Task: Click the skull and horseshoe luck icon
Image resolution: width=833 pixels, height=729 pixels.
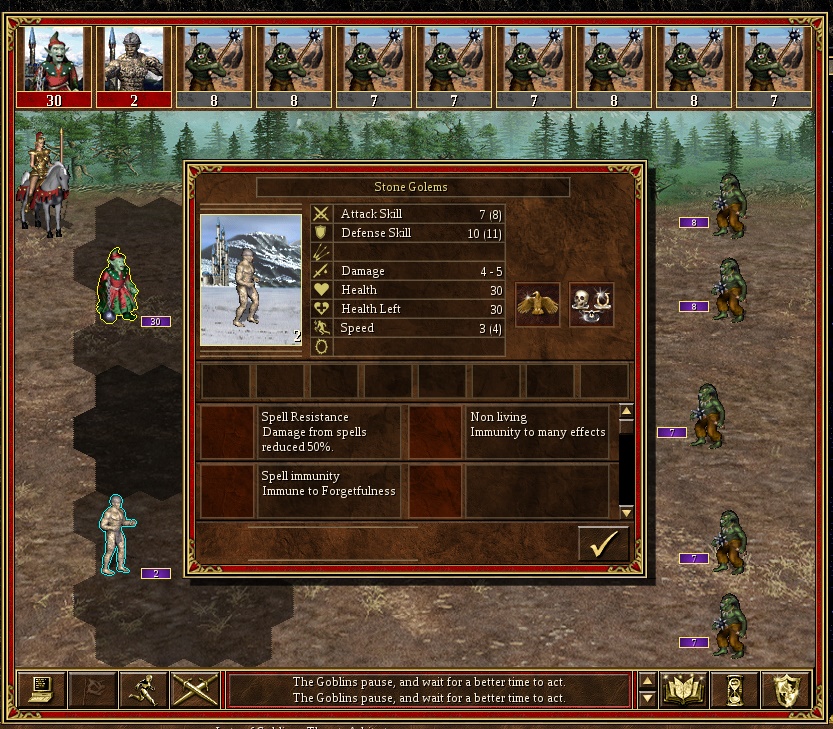Action: pyautogui.click(x=591, y=305)
